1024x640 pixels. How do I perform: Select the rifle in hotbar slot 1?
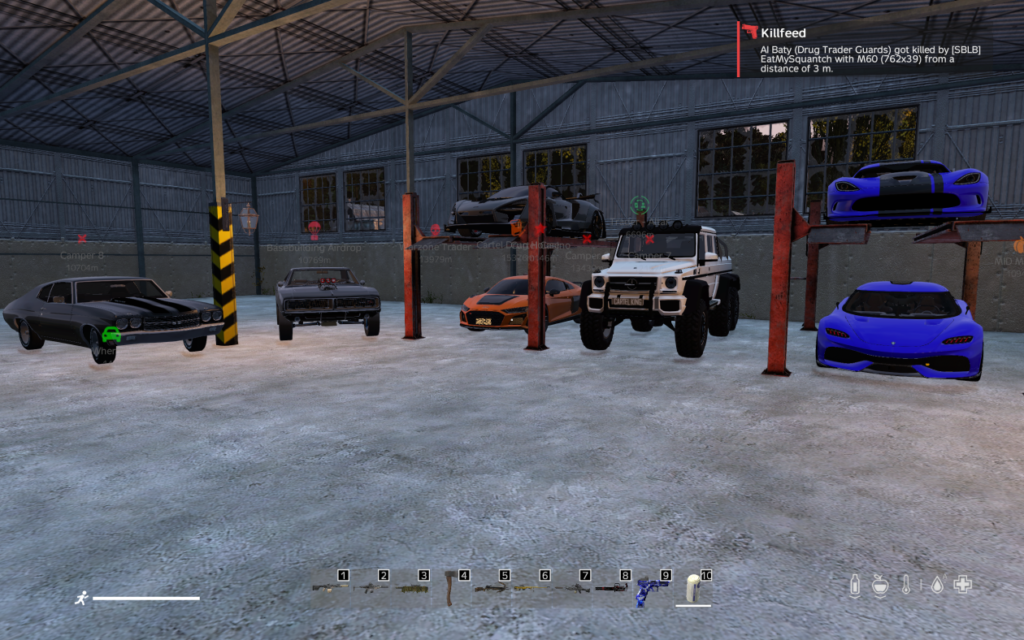[328, 588]
